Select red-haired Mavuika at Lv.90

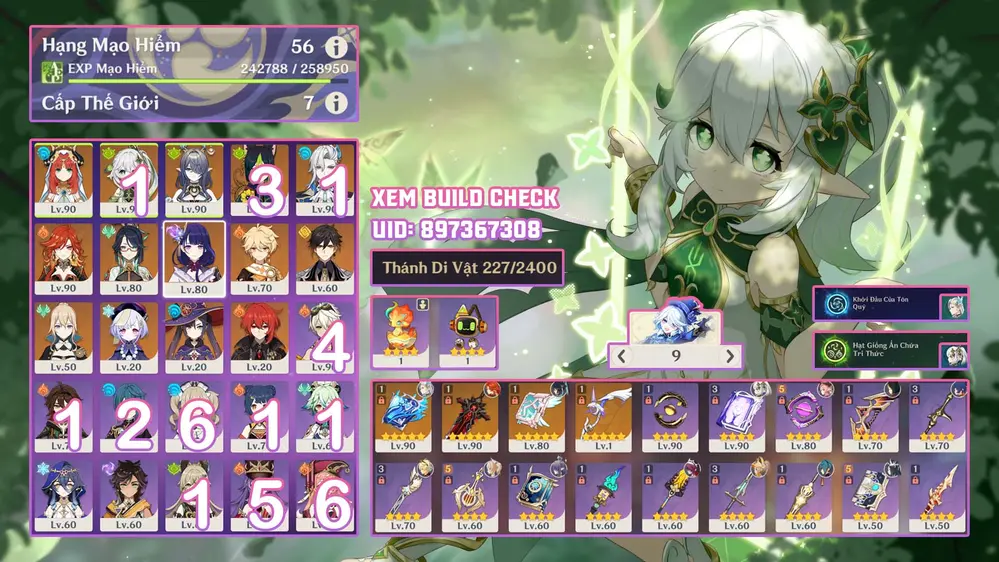pyautogui.click(x=63, y=256)
